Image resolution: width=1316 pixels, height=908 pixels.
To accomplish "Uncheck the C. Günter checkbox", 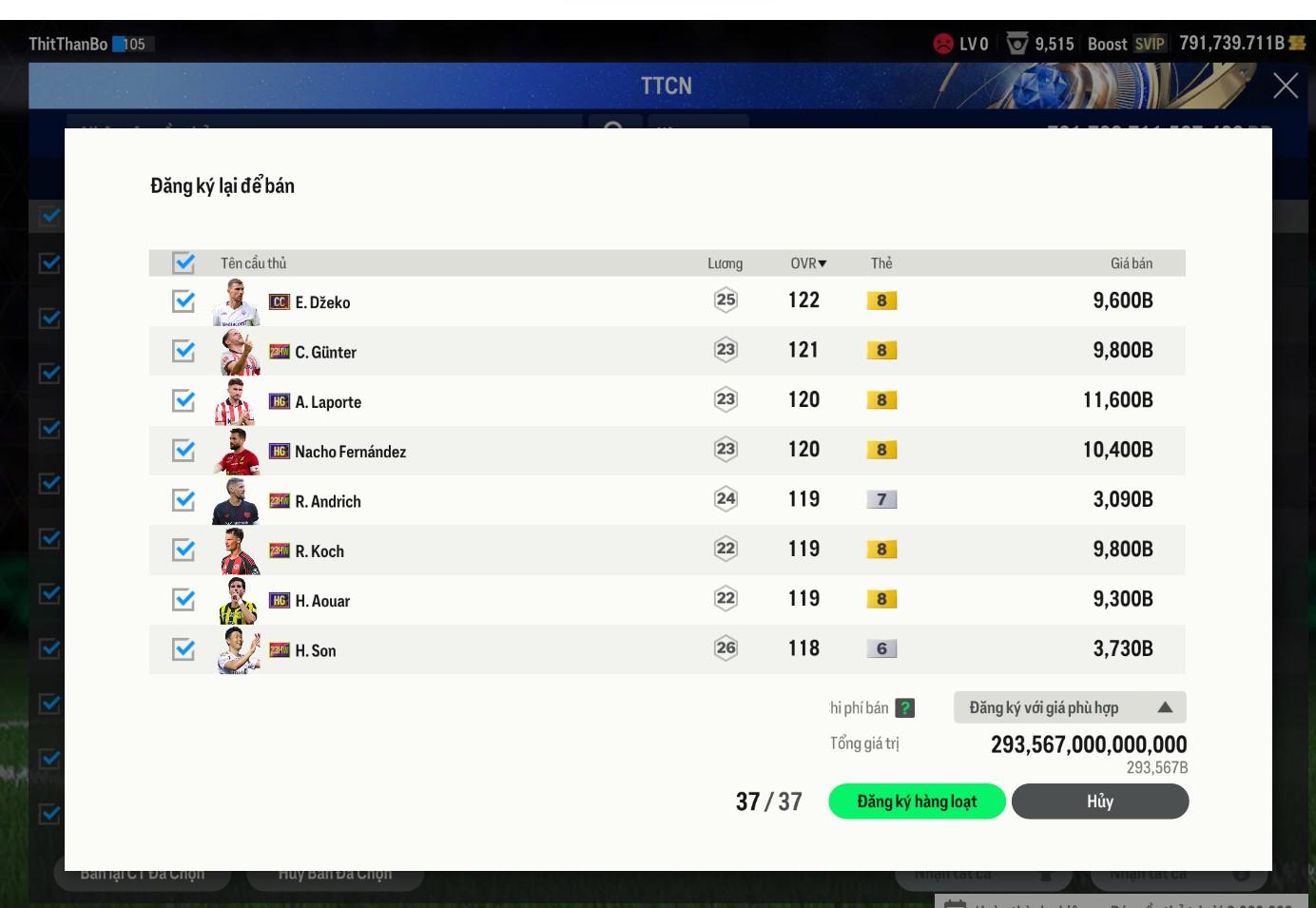I will pos(184,351).
